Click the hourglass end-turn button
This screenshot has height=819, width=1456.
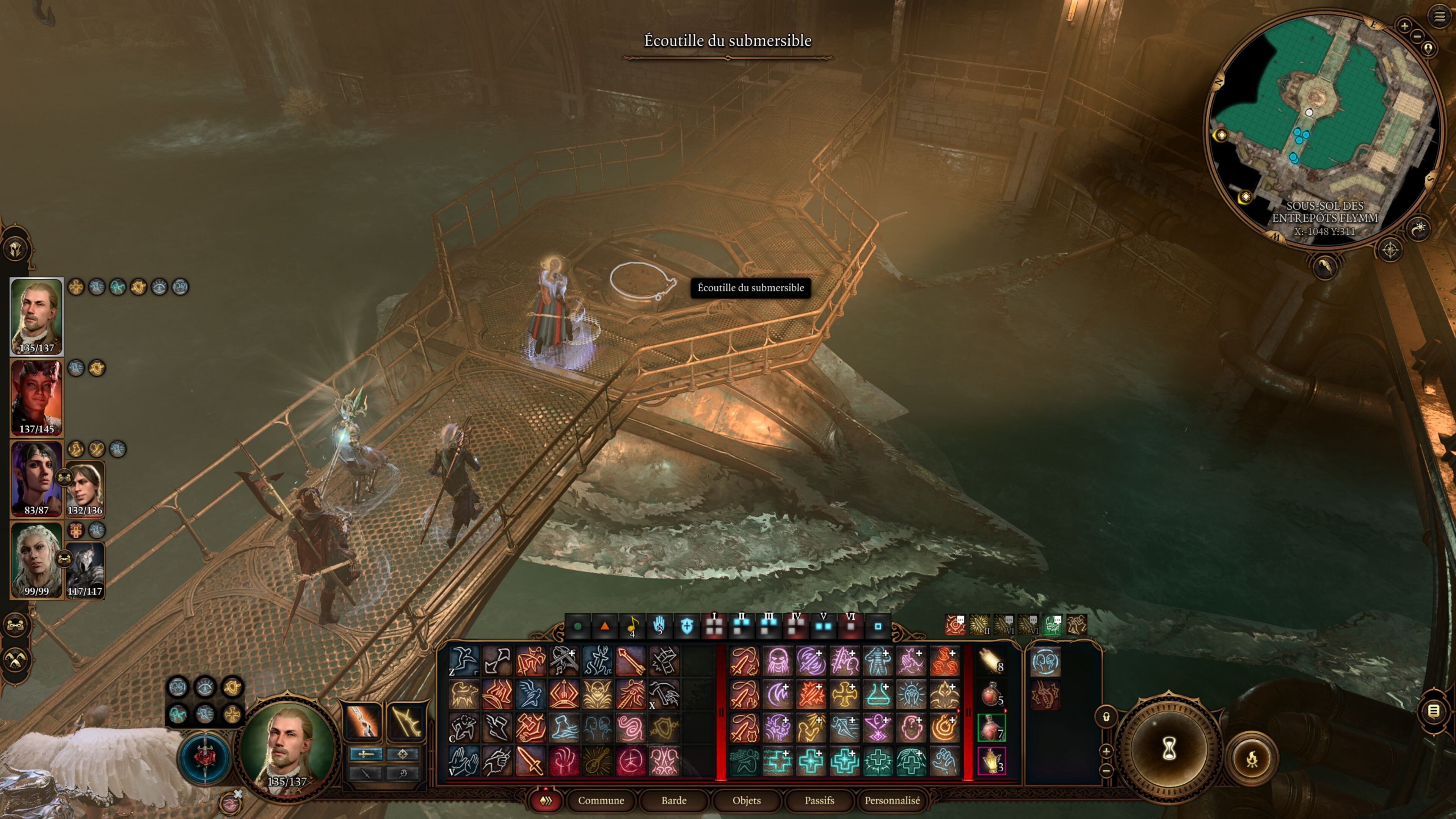tap(1169, 749)
